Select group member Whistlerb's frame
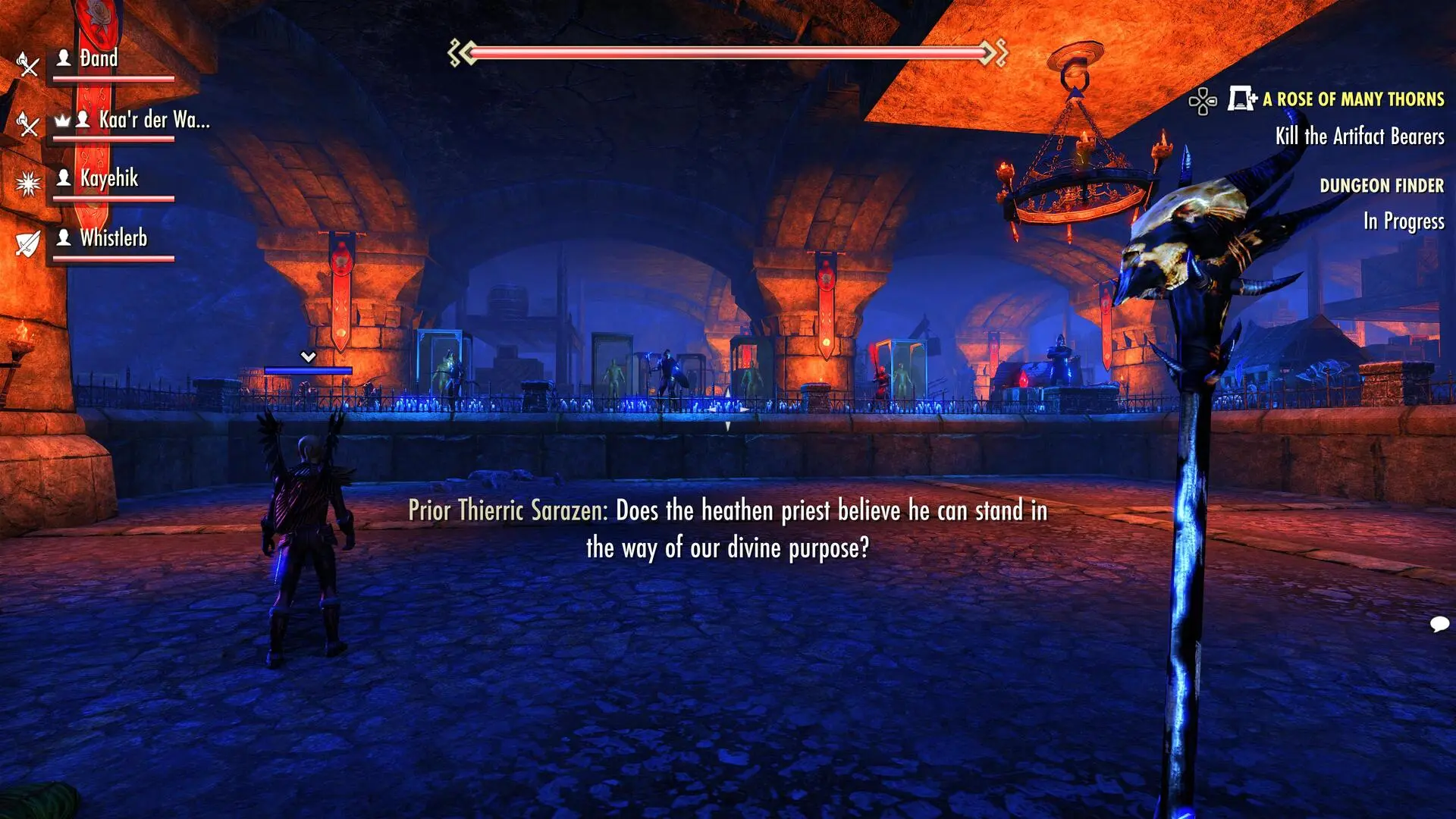The height and width of the screenshot is (819, 1456). 114,238
